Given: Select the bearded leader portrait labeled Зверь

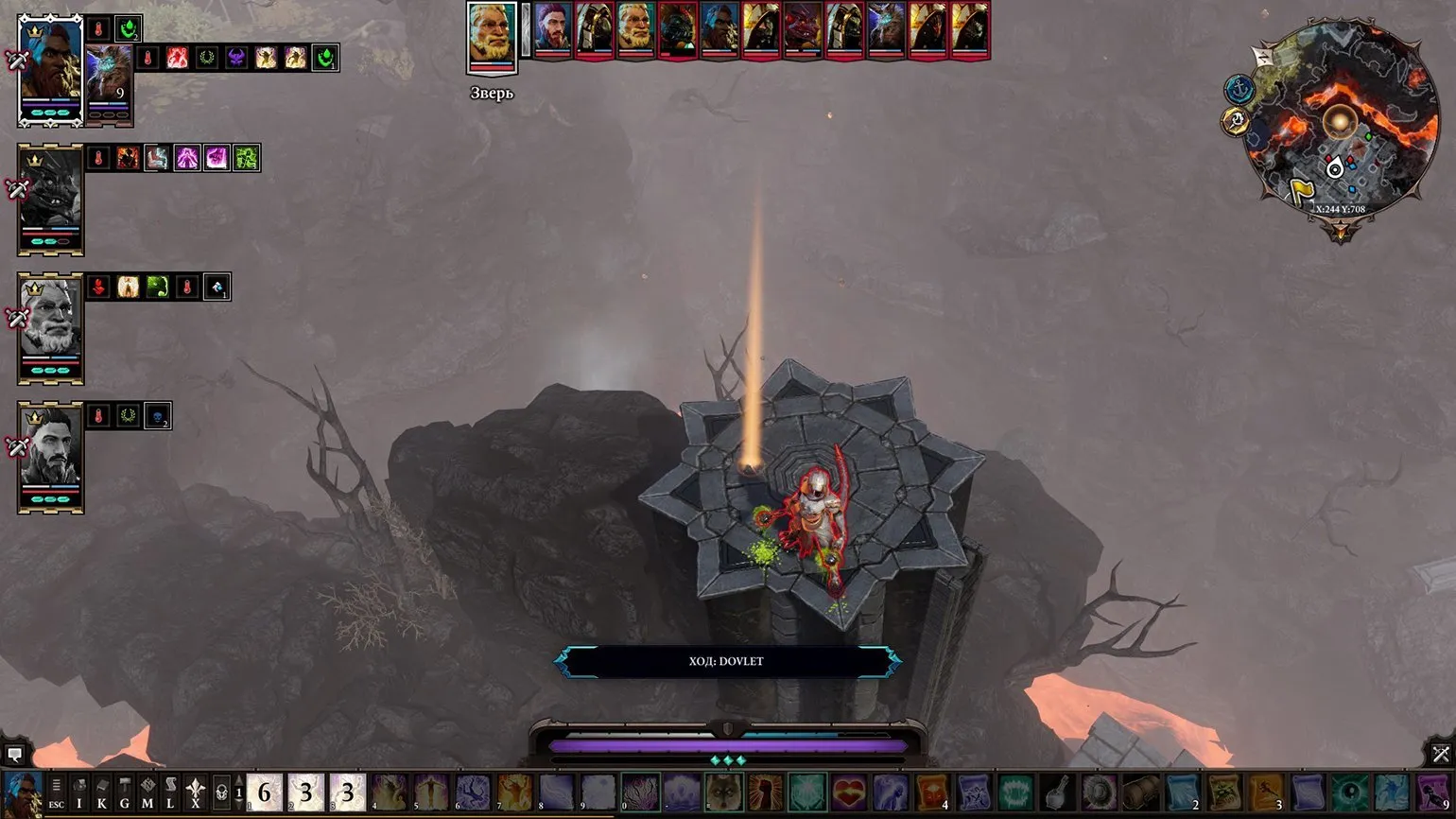Looking at the screenshot, I should 492,38.
